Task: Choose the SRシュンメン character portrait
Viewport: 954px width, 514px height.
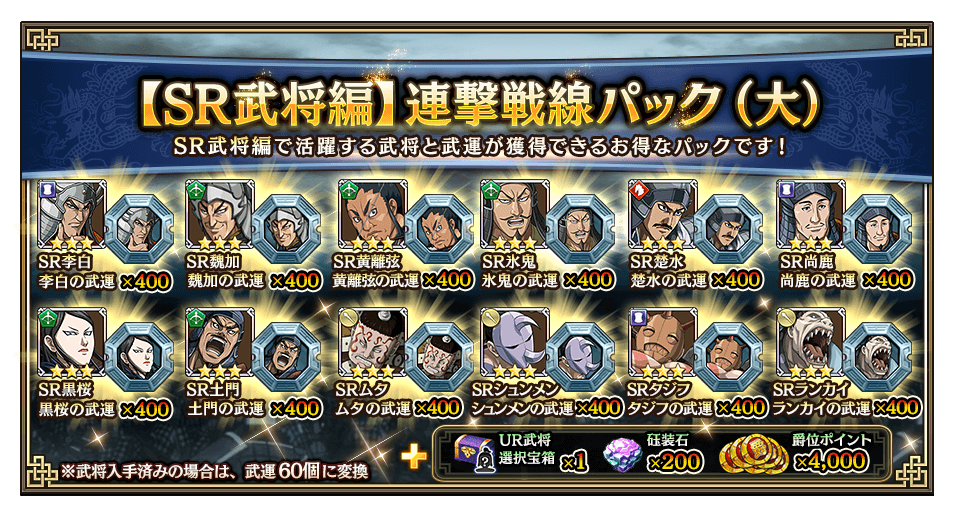Action: point(515,344)
